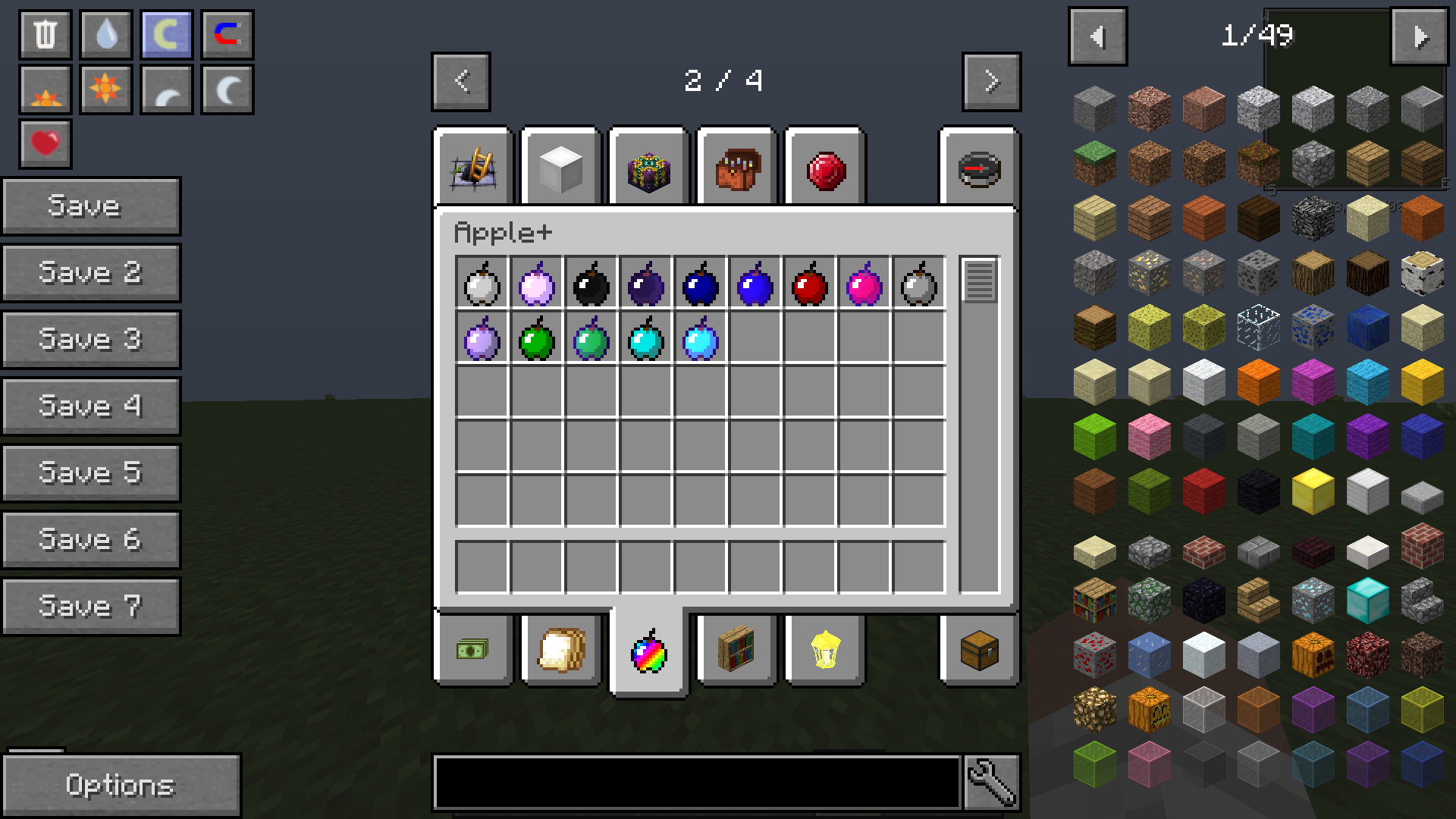Open the trash/delete item tool
This screenshot has height=819, width=1456.
[x=44, y=33]
